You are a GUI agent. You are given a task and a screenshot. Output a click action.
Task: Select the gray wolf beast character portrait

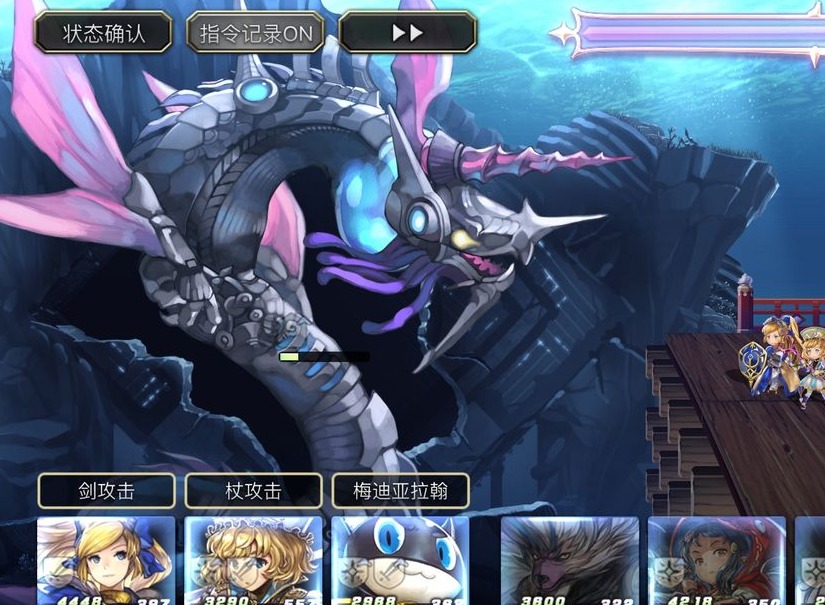pos(569,560)
